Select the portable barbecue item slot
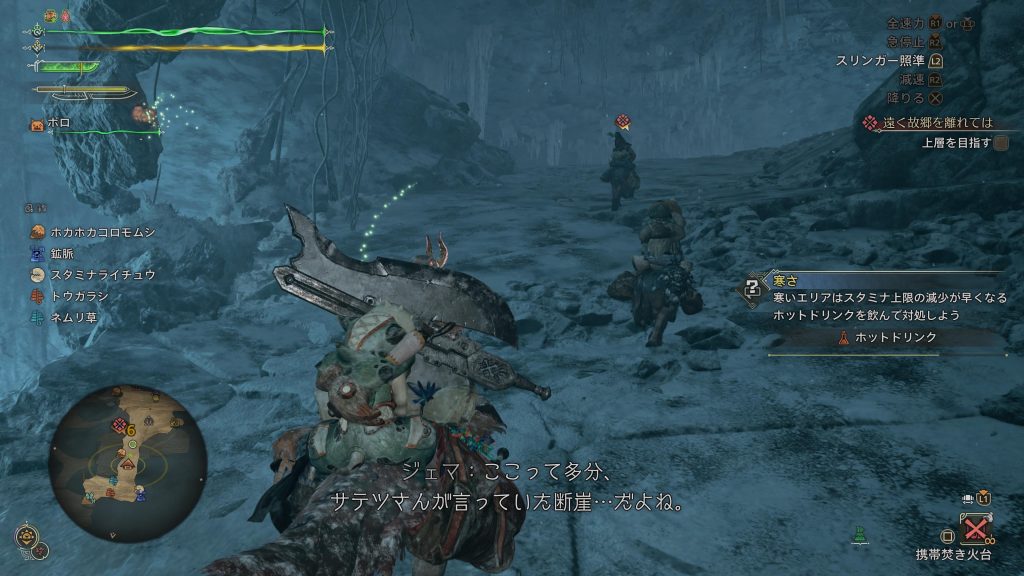This screenshot has height=576, width=1024. point(975,527)
